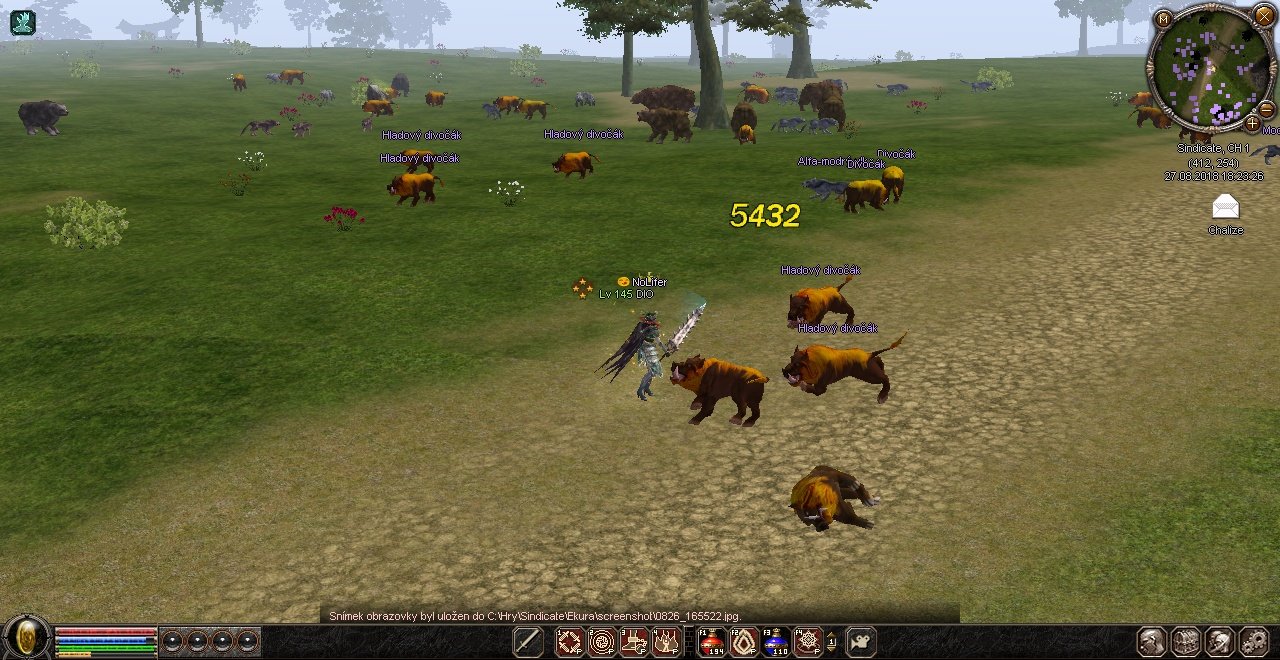Viewport: 1280px width, 660px height.
Task: Select the sword attack slot
Action: tap(528, 642)
